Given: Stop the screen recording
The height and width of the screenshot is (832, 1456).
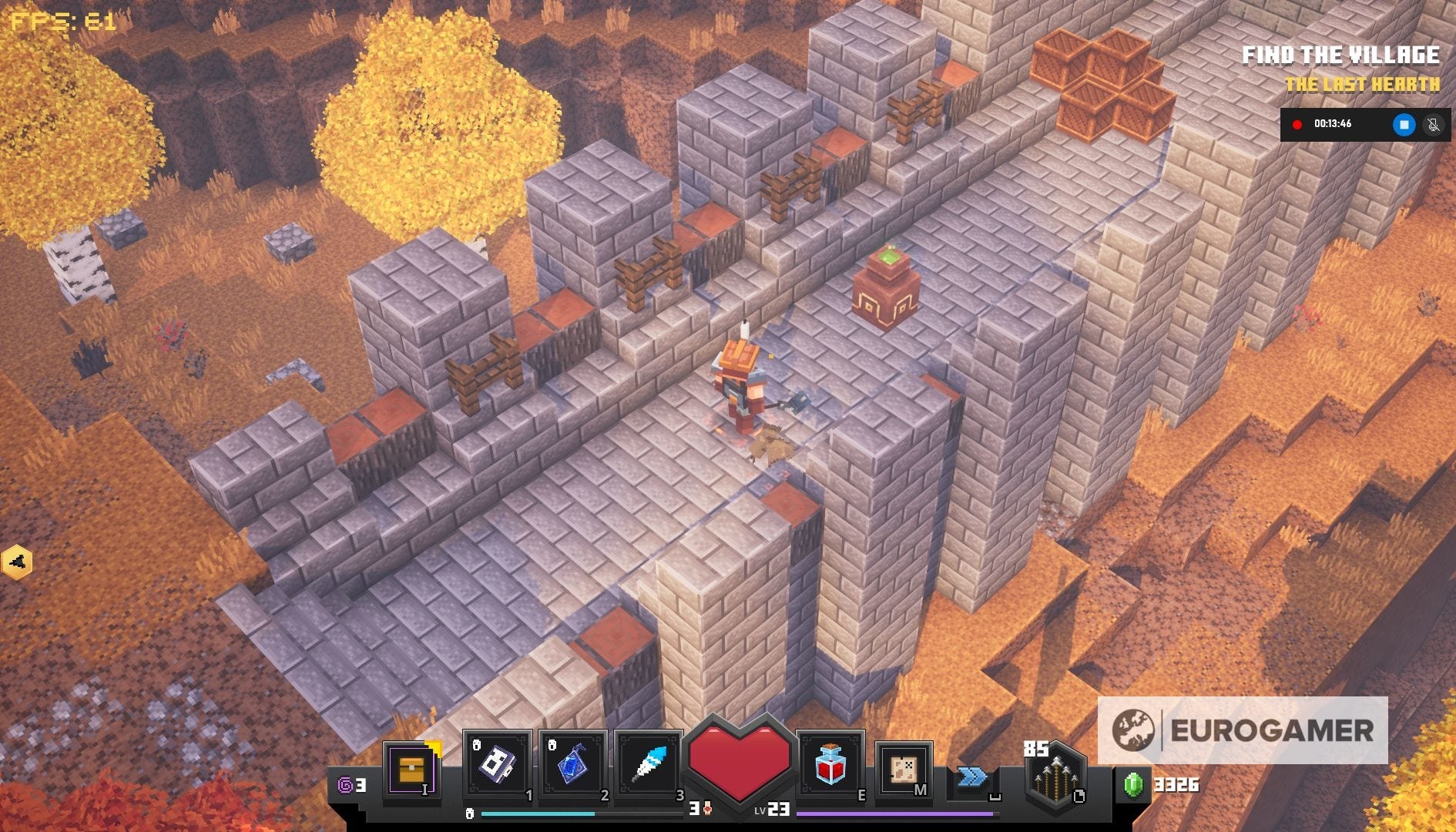Looking at the screenshot, I should [x=1404, y=124].
